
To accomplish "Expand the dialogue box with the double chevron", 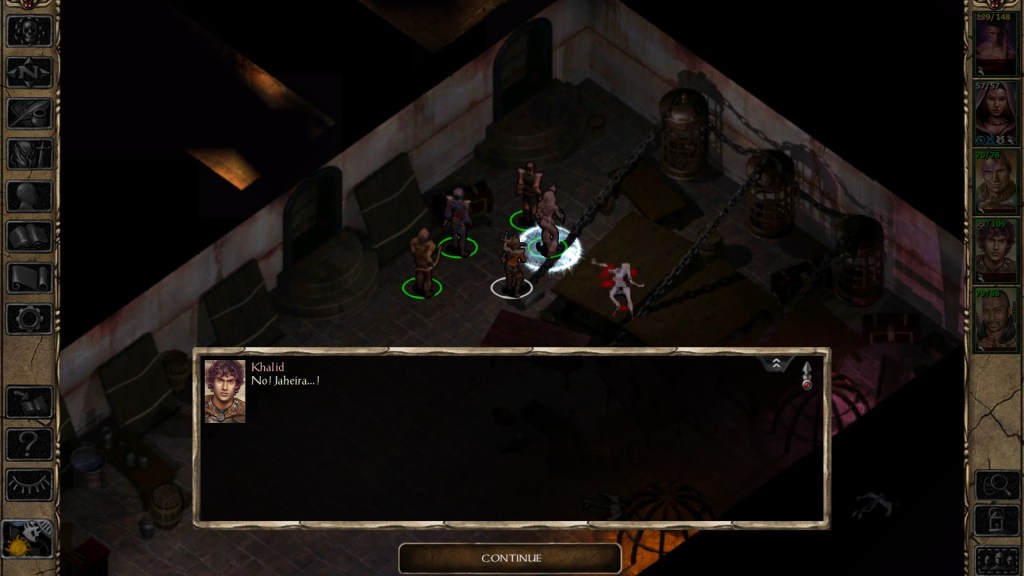I will pos(777,365).
